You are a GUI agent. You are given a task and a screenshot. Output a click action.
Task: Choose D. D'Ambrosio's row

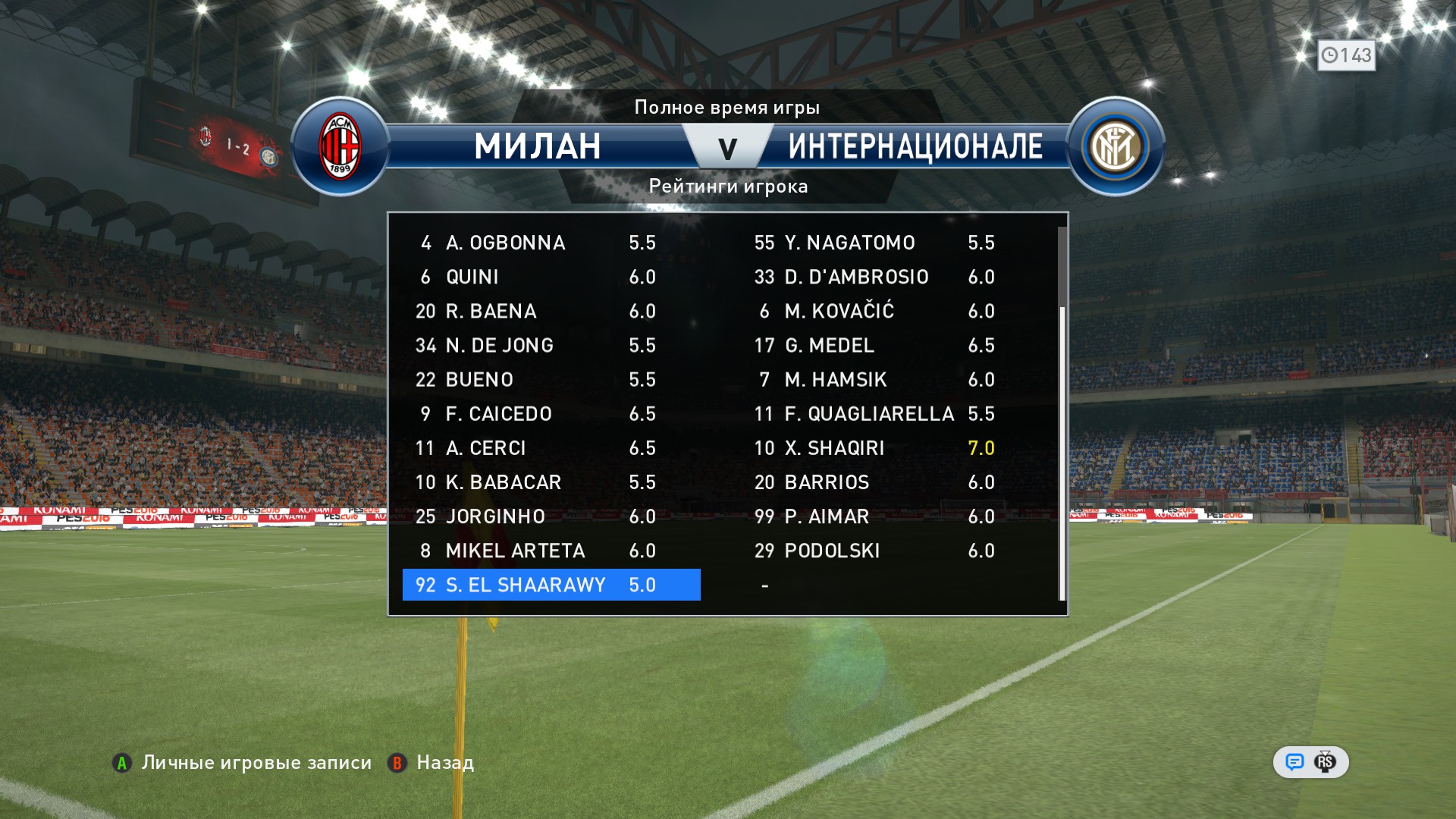[x=874, y=277]
